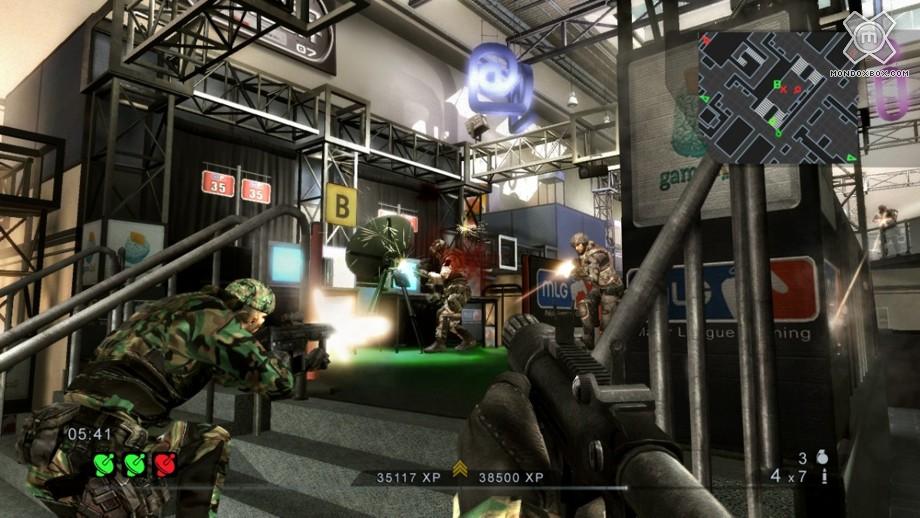Click the green B marker on the minimap

(775, 85)
